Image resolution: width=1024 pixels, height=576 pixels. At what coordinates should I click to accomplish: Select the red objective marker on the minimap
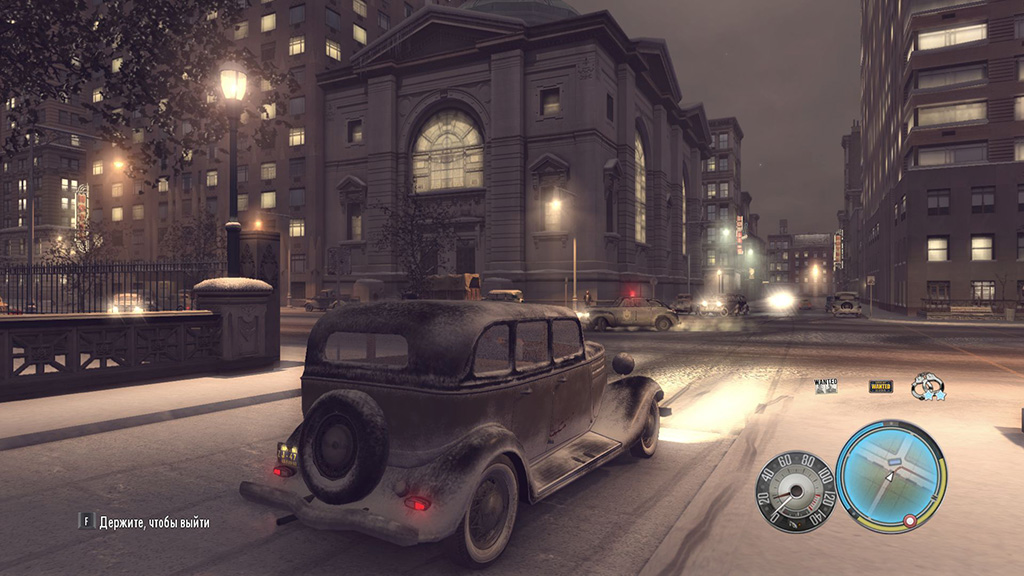910,521
